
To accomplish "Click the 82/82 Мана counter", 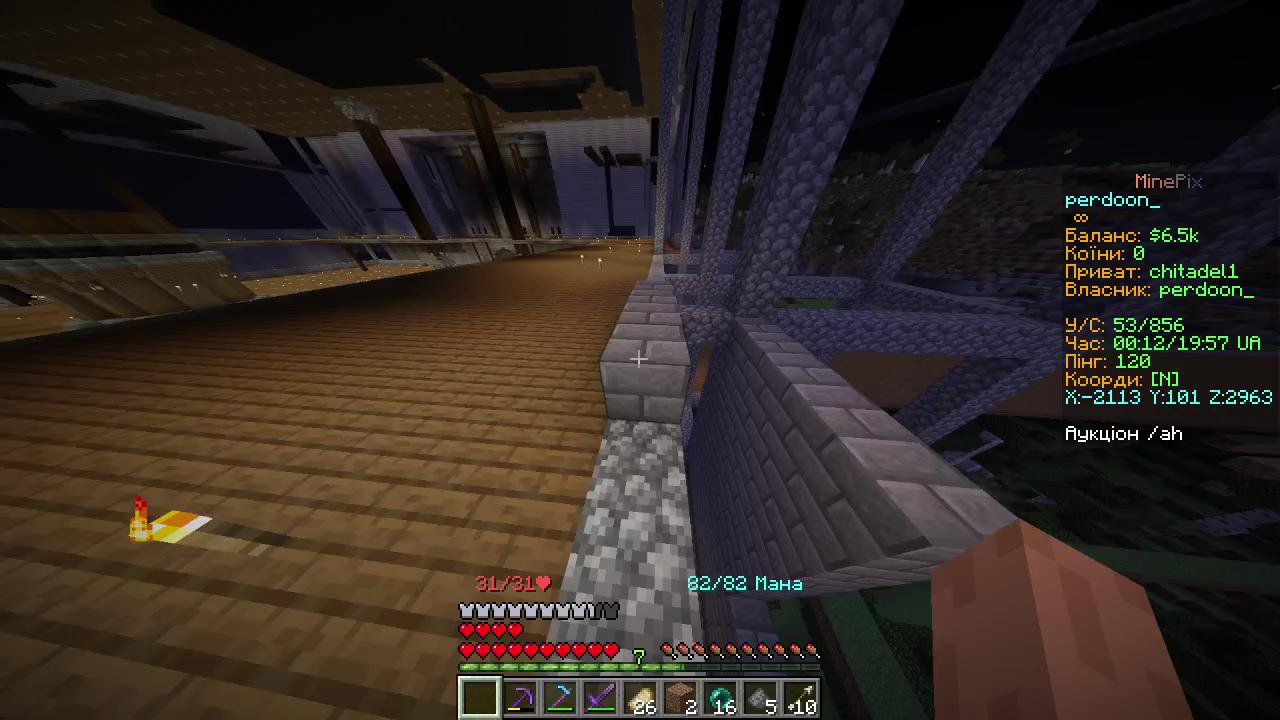I will click(x=744, y=583).
